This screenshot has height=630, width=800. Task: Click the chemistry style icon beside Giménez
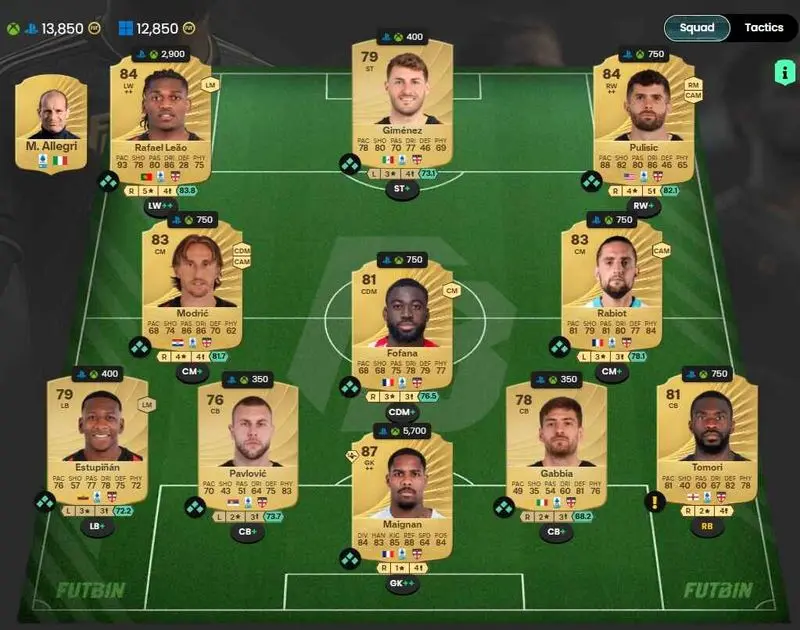coord(349,164)
